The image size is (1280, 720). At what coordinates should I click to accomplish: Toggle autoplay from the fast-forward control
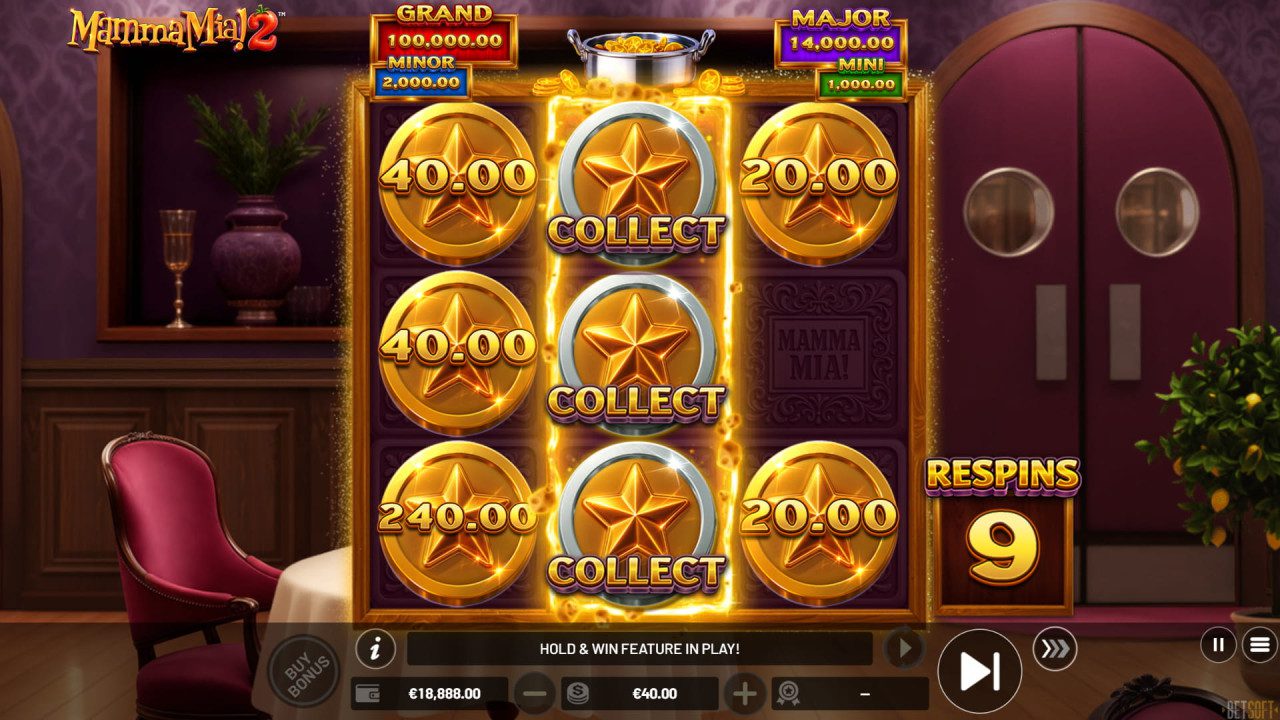tap(980, 669)
